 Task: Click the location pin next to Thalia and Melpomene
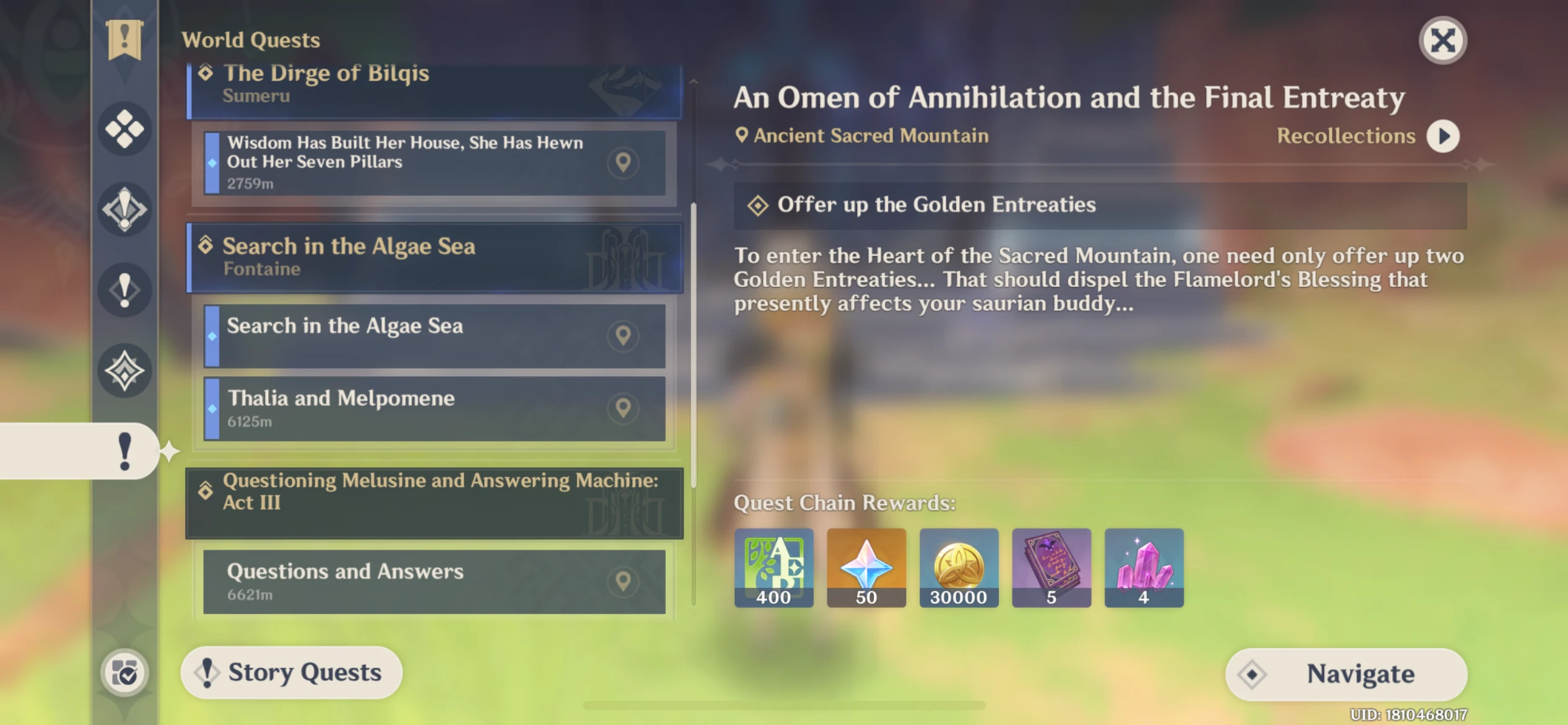[x=624, y=408]
